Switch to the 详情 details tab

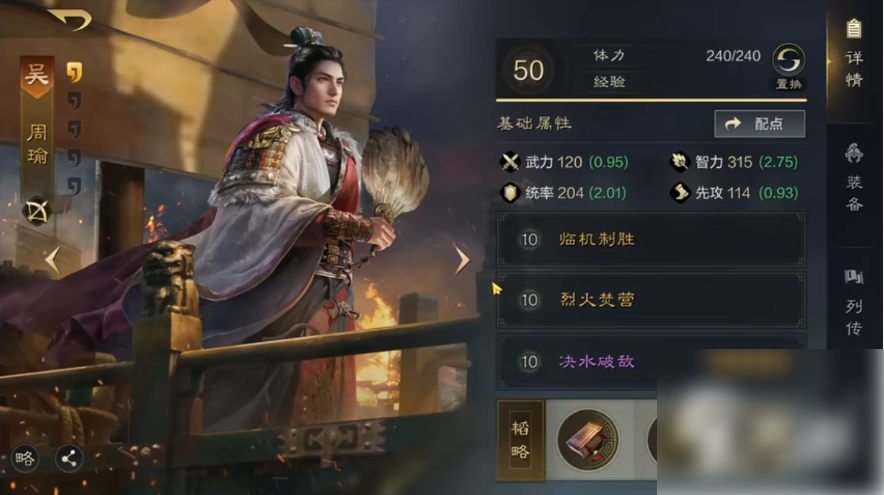853,54
